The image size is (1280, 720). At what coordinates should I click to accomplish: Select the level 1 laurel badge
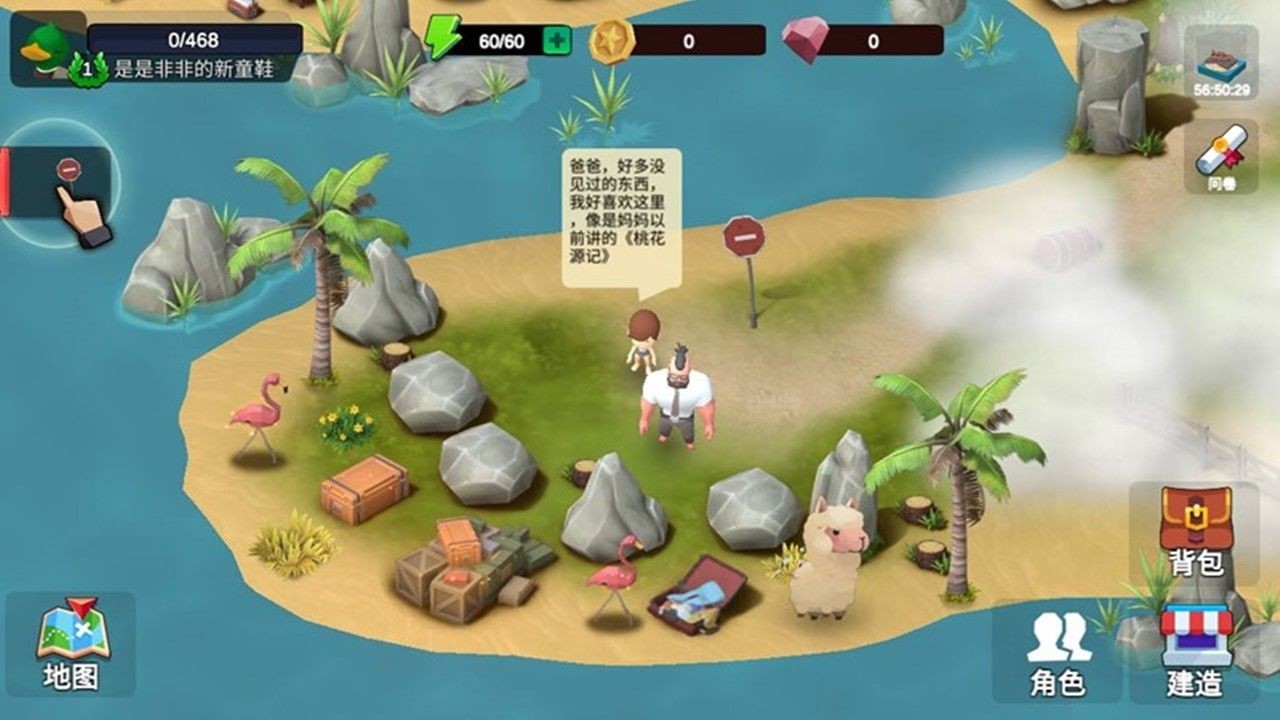[x=88, y=70]
